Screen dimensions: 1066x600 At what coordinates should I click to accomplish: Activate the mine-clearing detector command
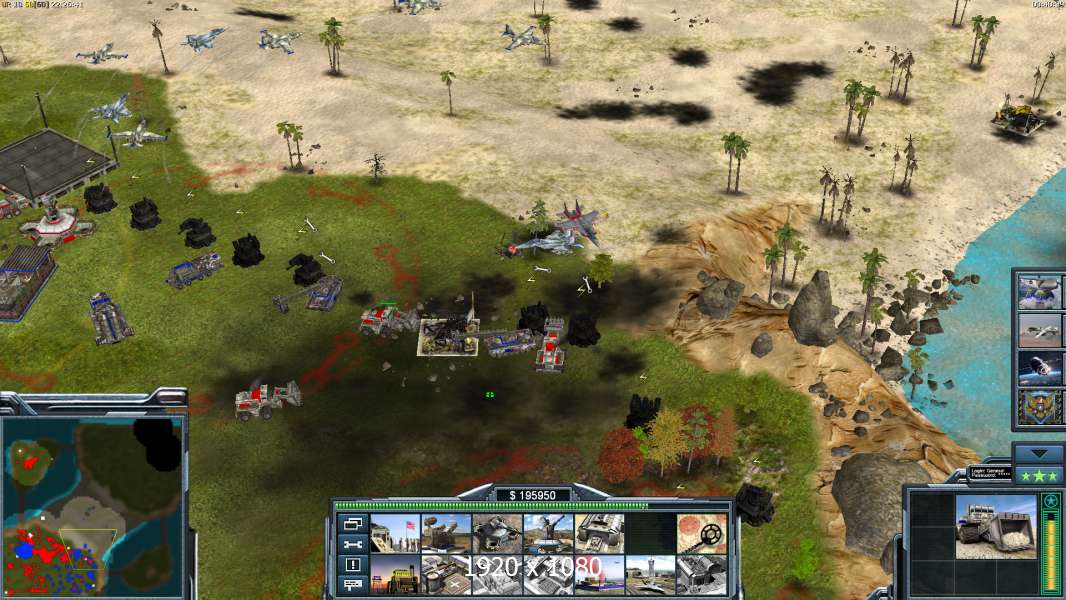pos(701,534)
